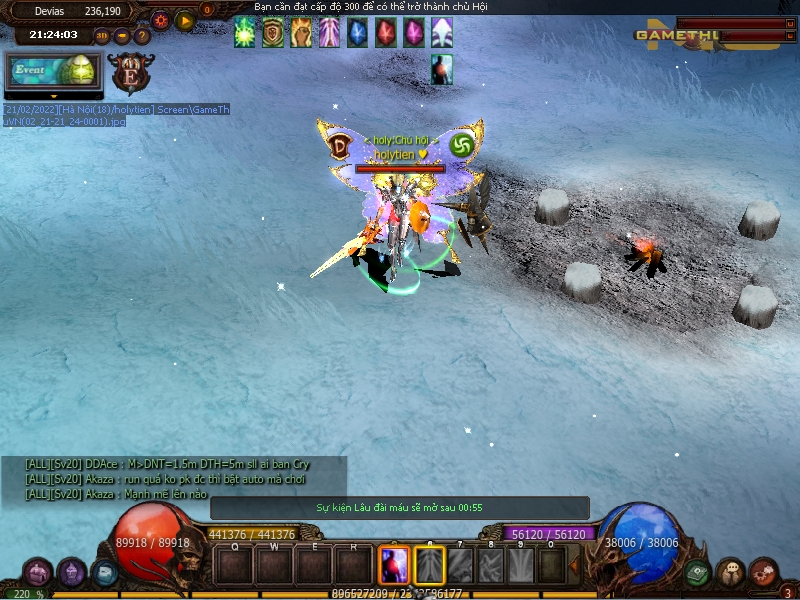Select the green starburst buff icon
This screenshot has height=600, width=800.
245,34
